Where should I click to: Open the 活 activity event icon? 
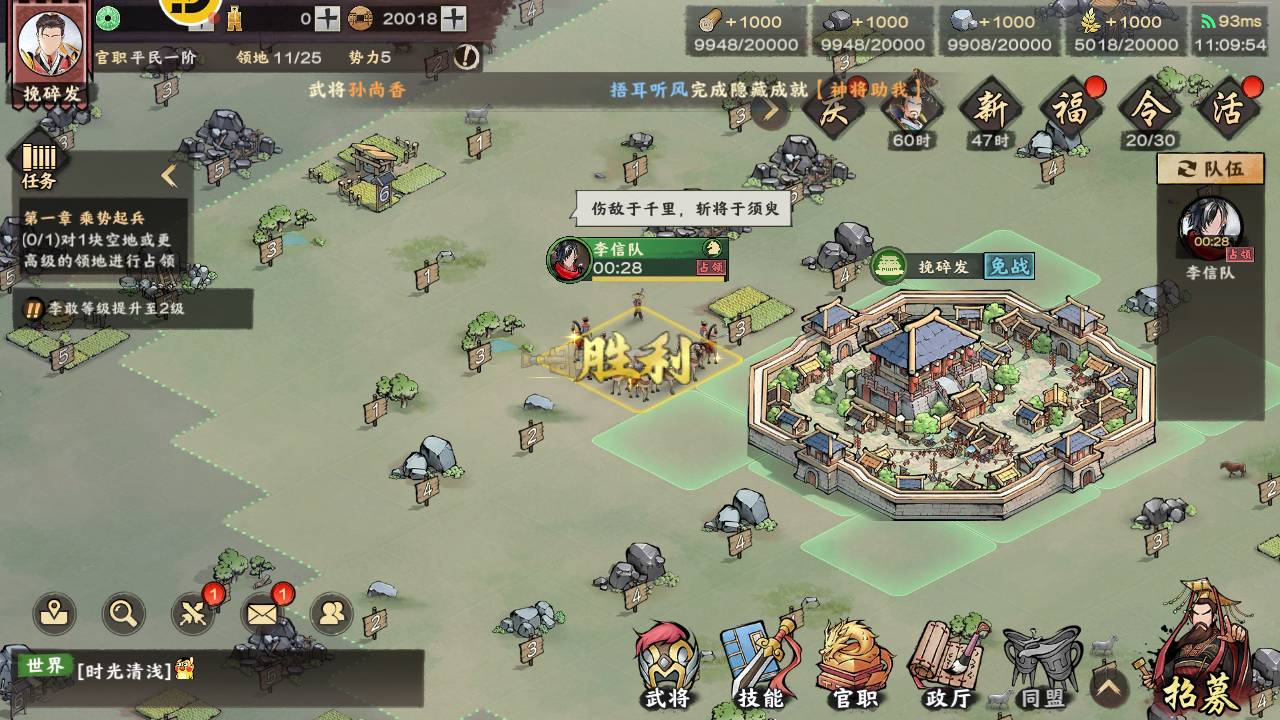coord(1228,109)
